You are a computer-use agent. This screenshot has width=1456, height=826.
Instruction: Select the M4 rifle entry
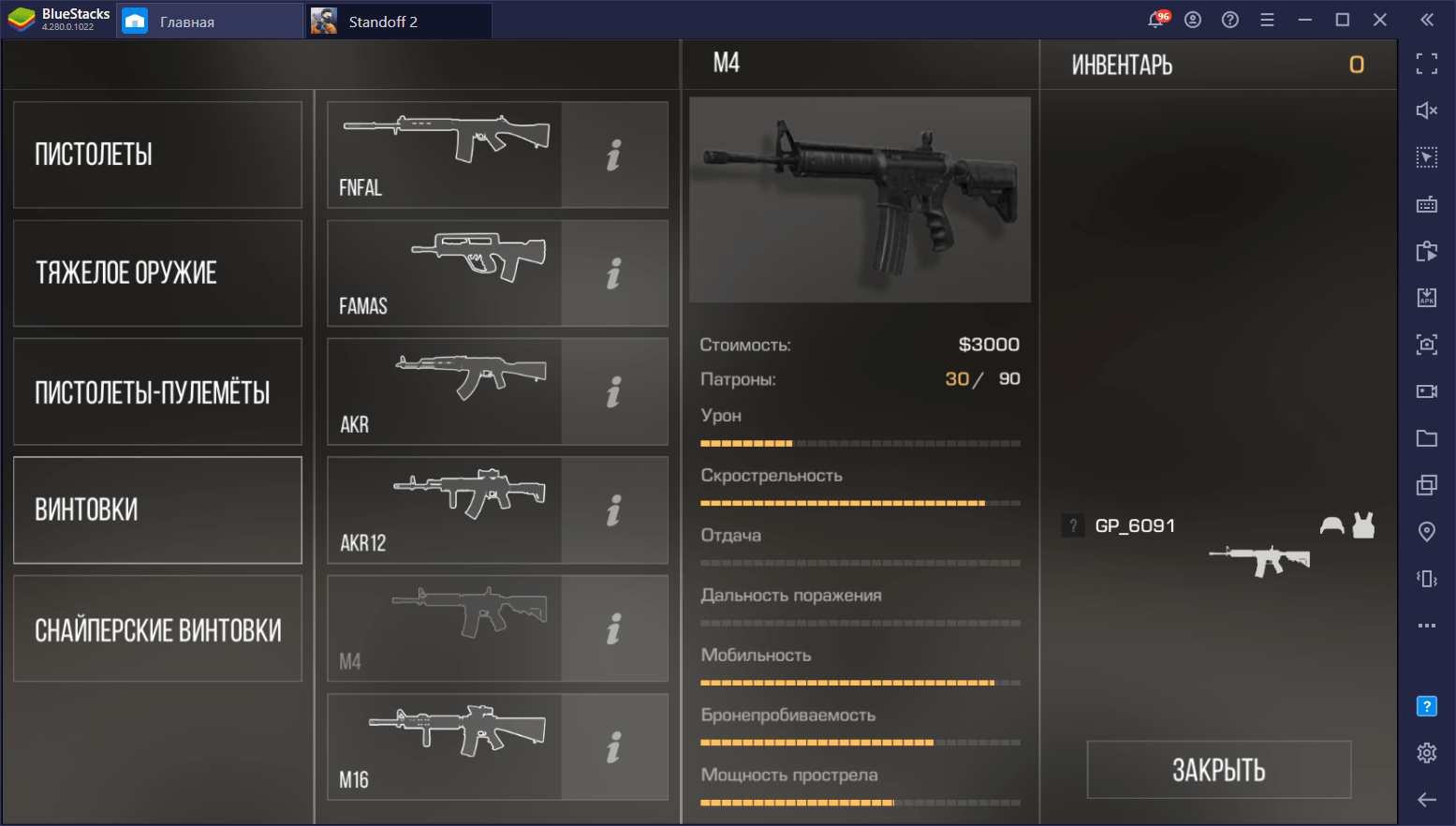(x=445, y=628)
